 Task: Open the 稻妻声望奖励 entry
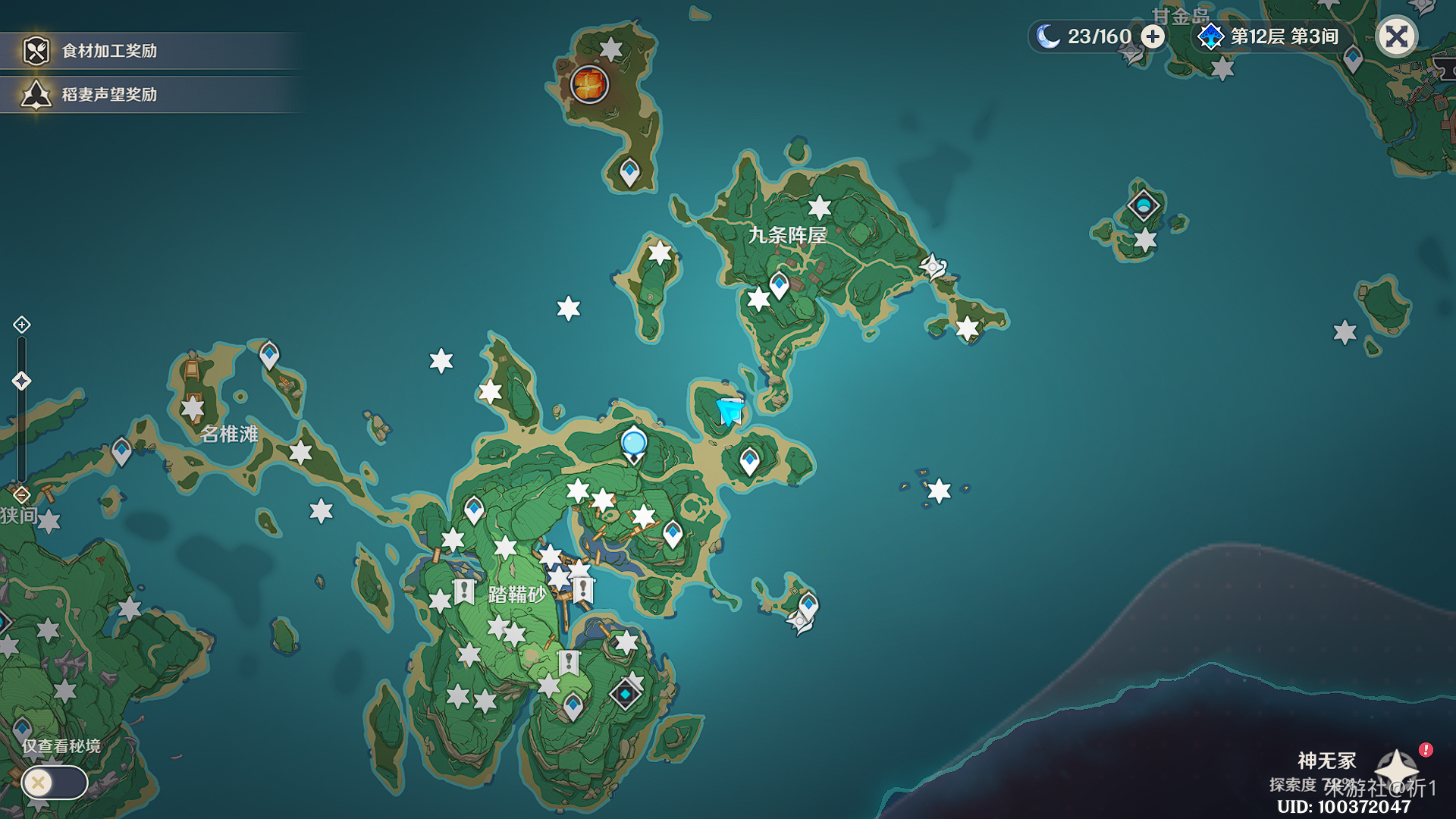[x=109, y=95]
